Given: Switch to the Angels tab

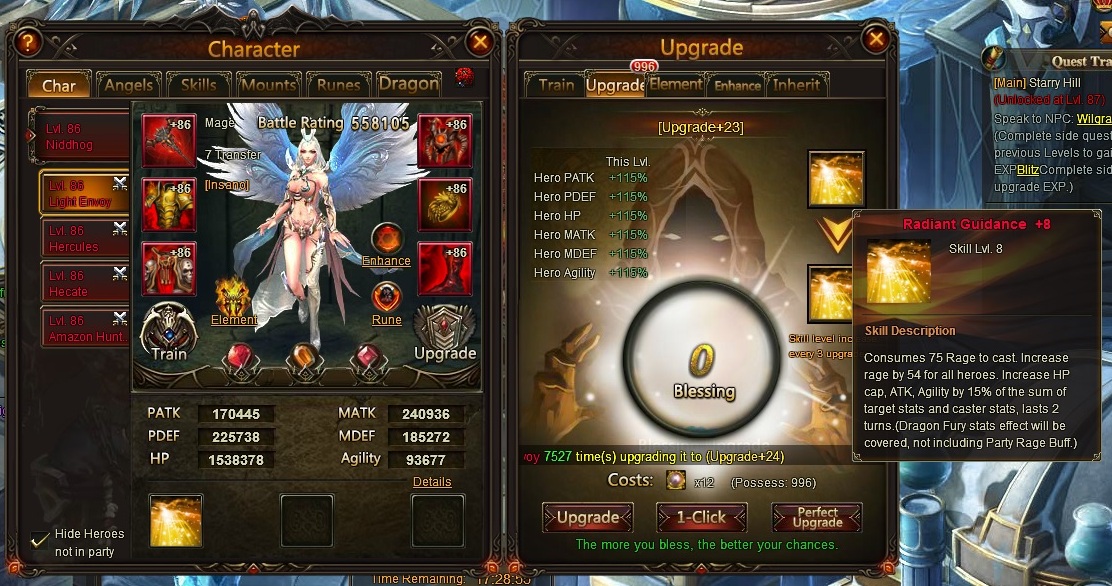Looking at the screenshot, I should pyautogui.click(x=128, y=85).
